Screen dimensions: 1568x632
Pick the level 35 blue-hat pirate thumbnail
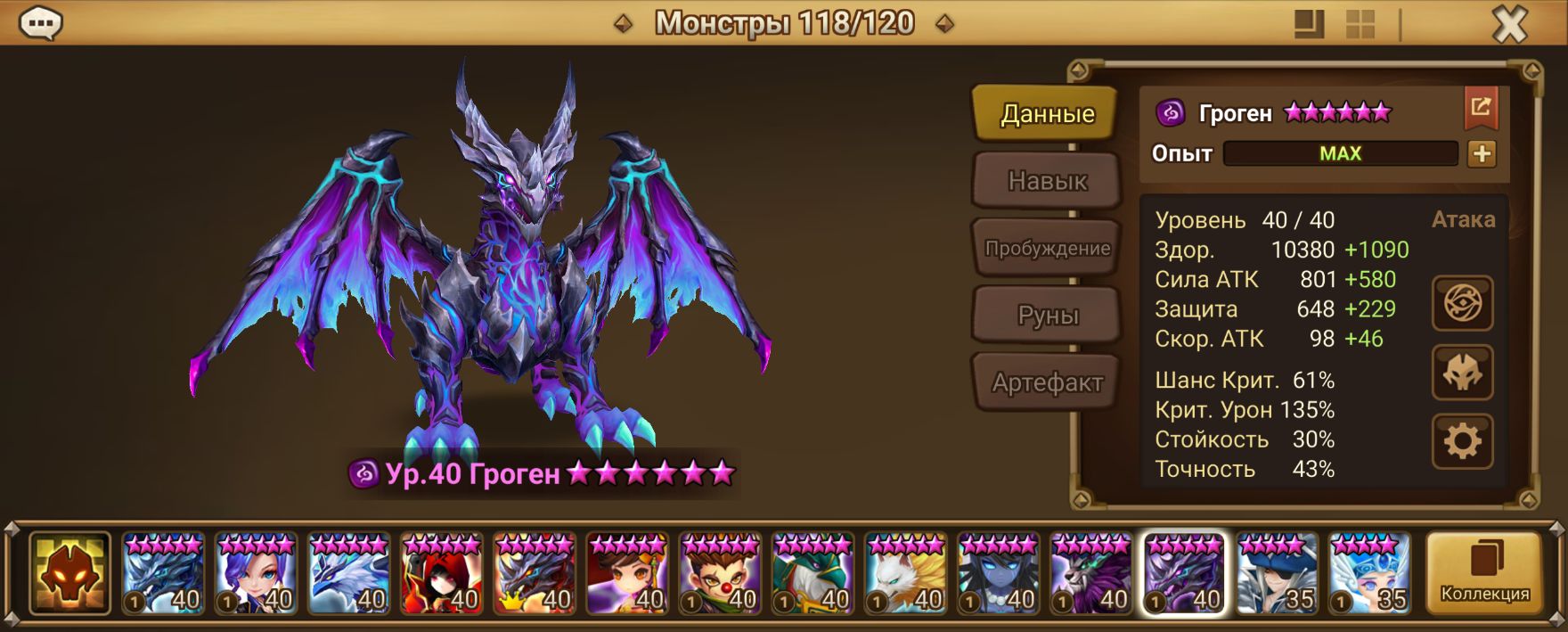[x=1277, y=573]
